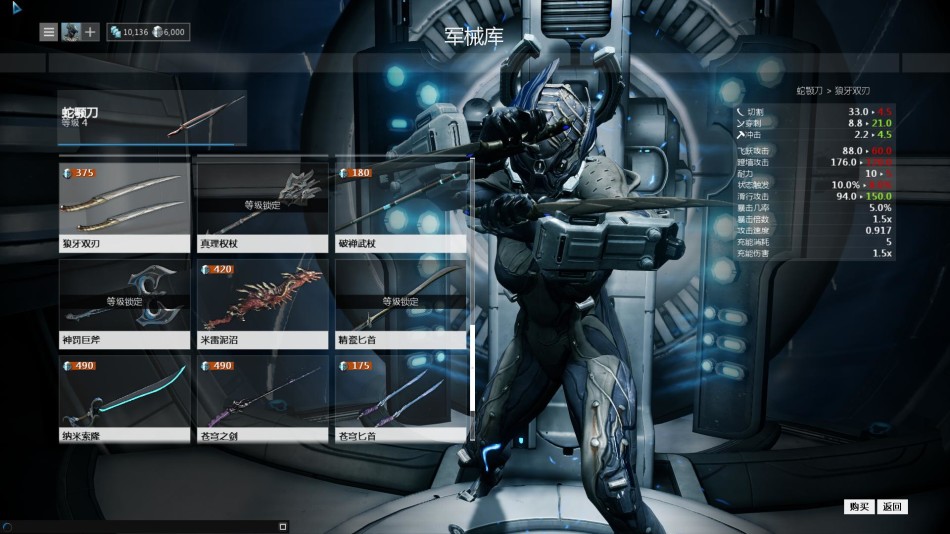The image size is (950, 534).
Task: Pick the 苍穹之剑 sword tile
Action: tap(262, 396)
